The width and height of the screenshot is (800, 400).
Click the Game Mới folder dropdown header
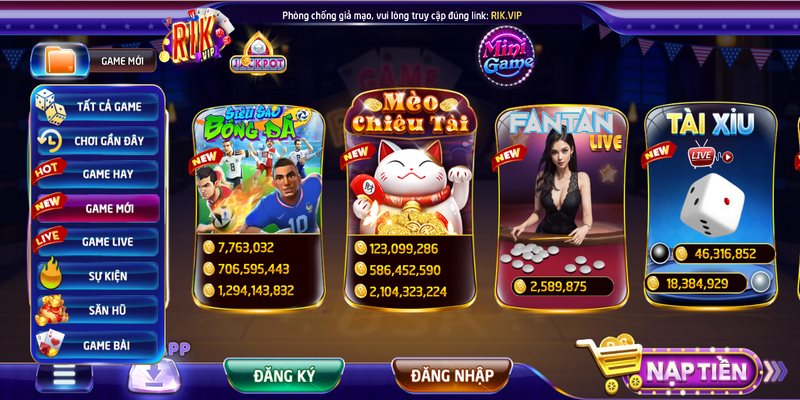[94, 60]
